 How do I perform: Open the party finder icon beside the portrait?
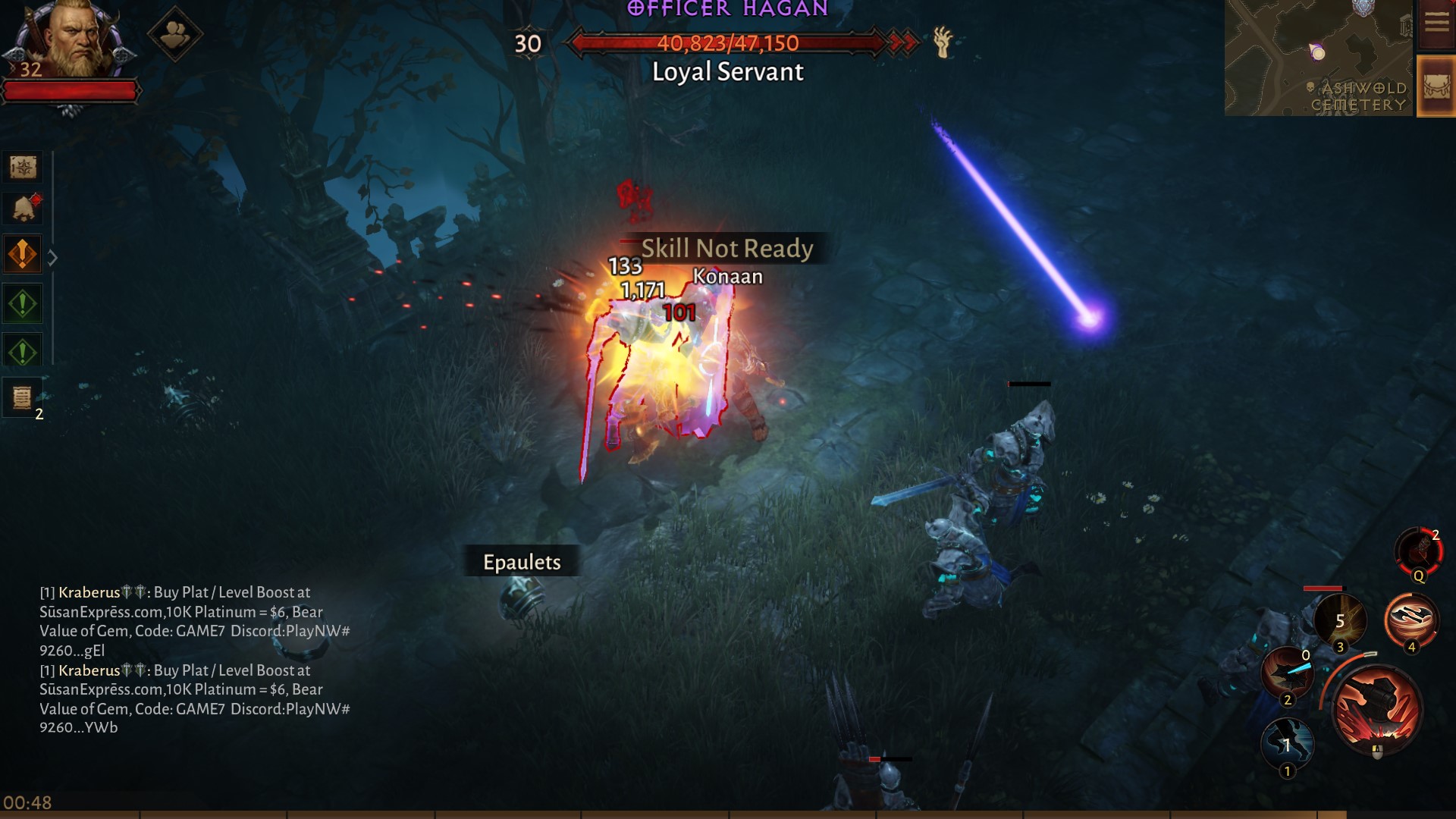pos(176,32)
